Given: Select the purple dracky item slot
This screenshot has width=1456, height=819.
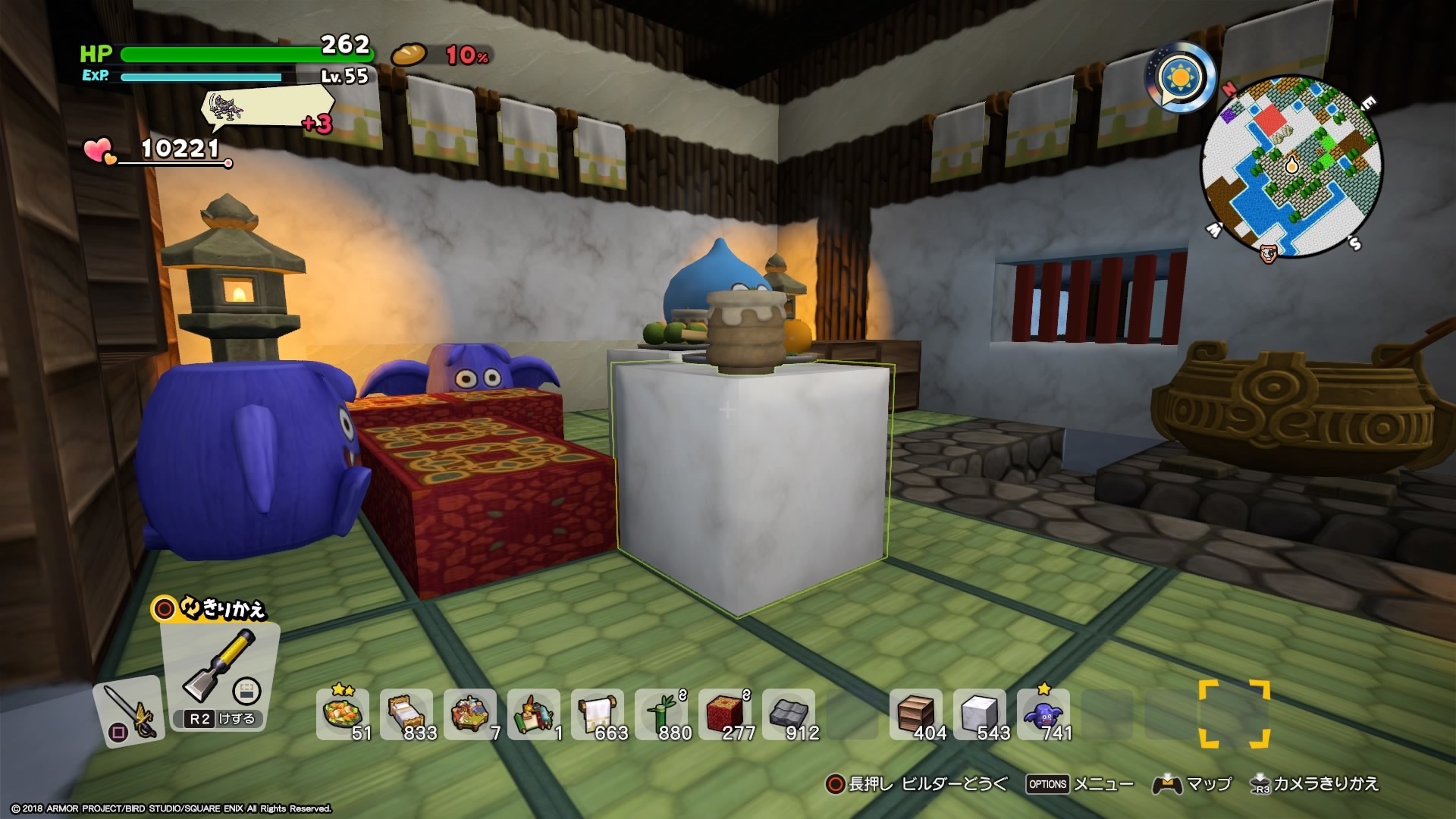Looking at the screenshot, I should point(1043,714).
